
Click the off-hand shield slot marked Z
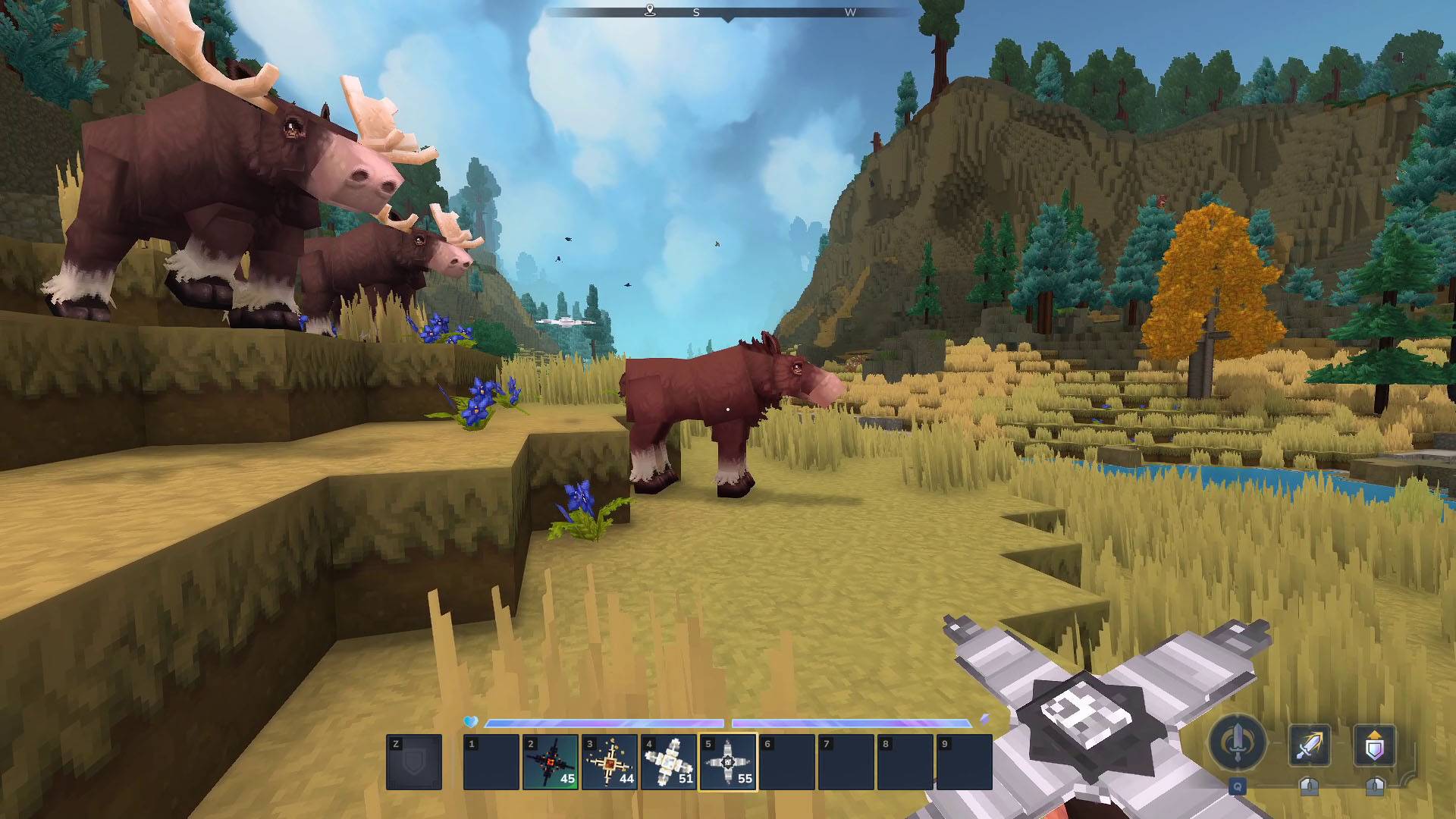(414, 761)
